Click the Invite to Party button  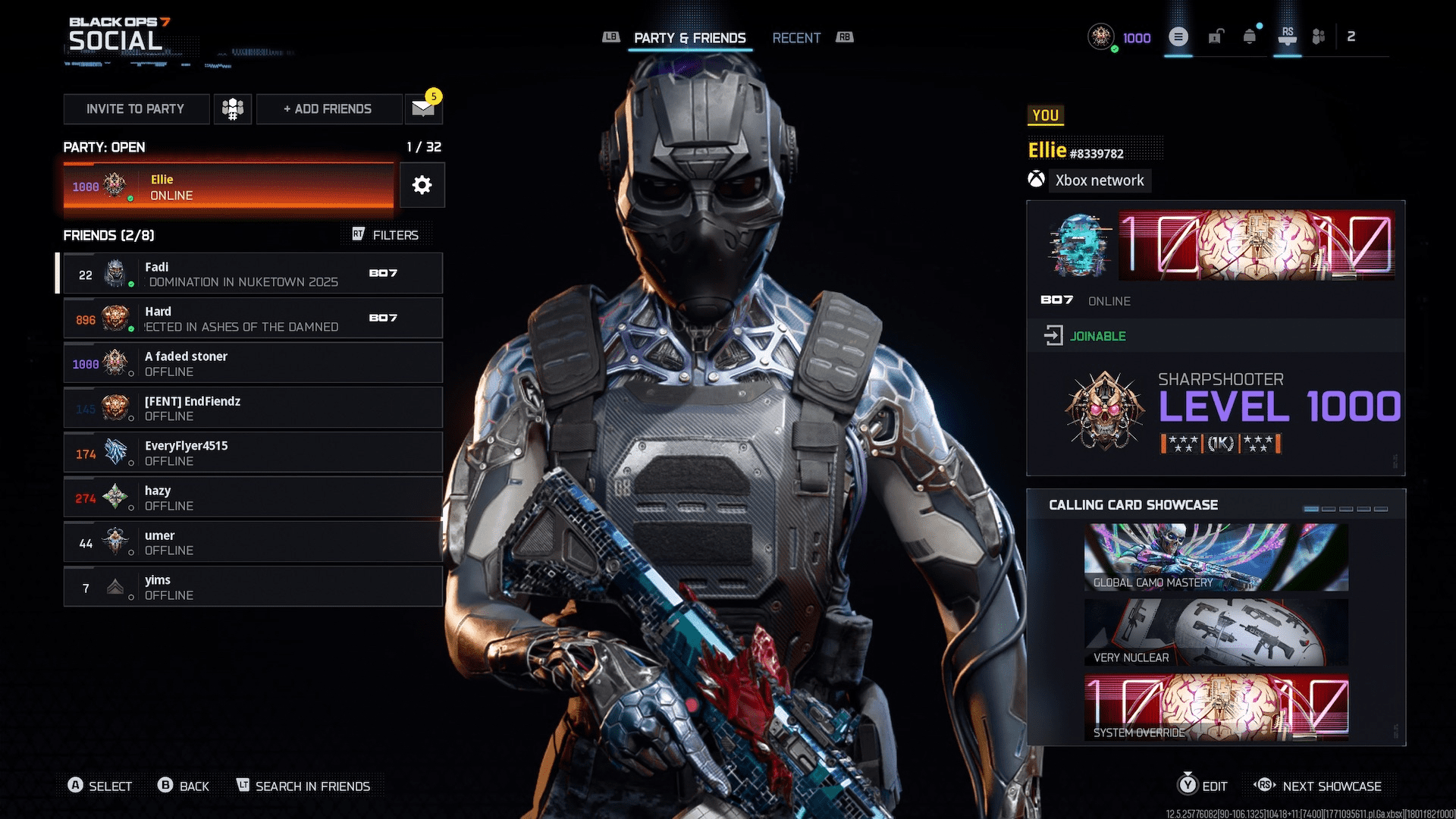coord(136,108)
